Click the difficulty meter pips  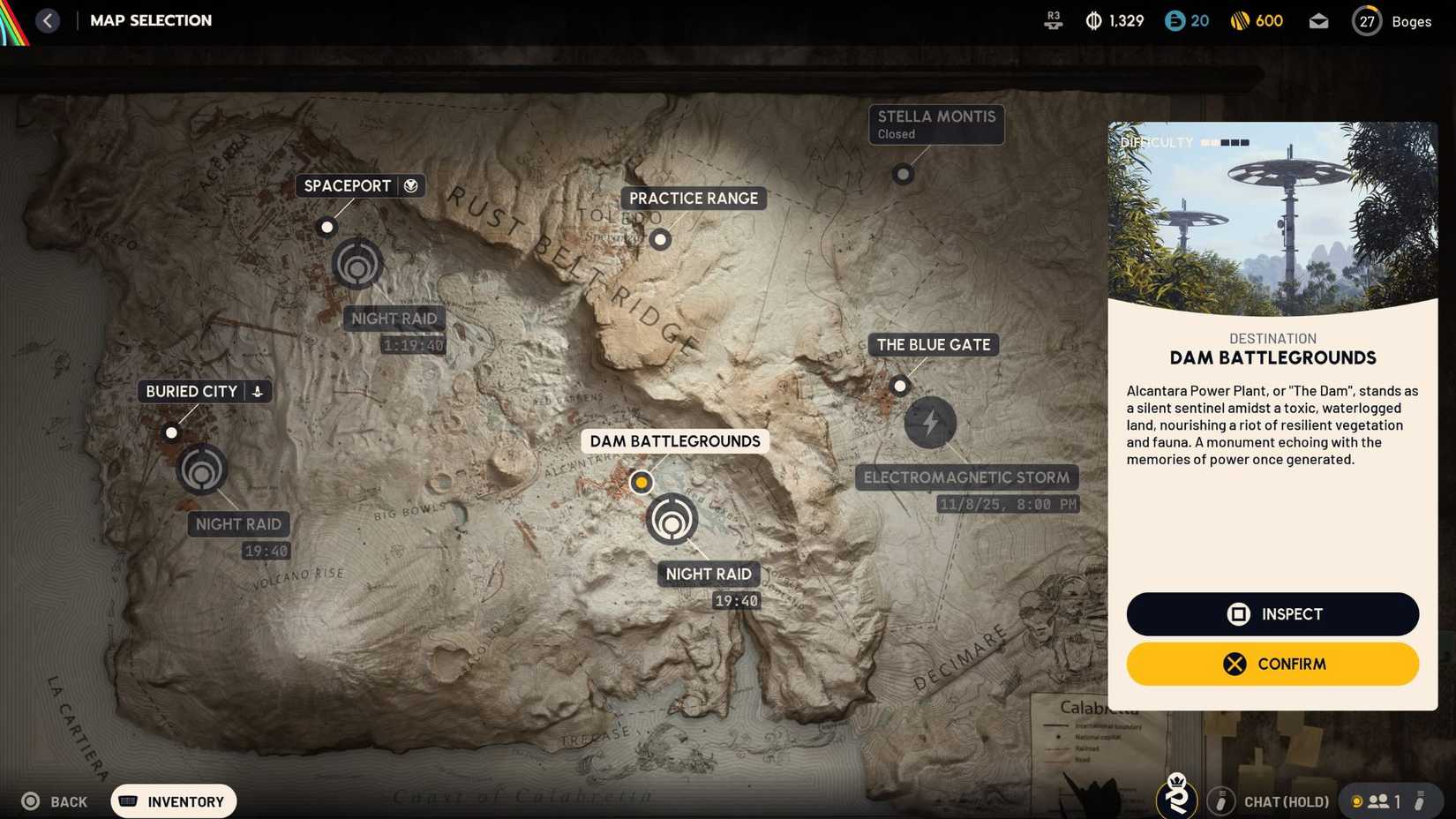click(1226, 141)
